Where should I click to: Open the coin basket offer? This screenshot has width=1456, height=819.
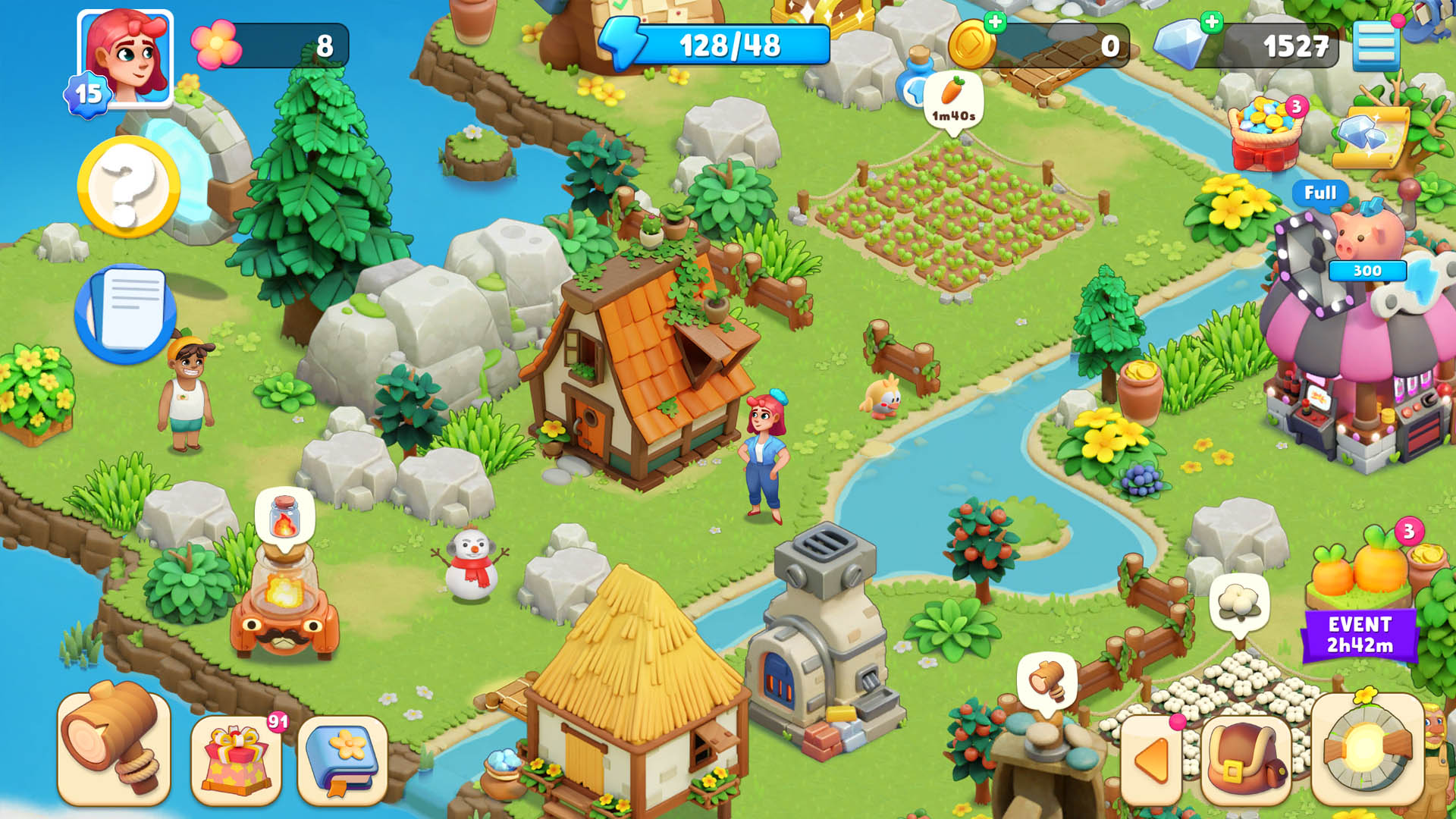pyautogui.click(x=1265, y=133)
